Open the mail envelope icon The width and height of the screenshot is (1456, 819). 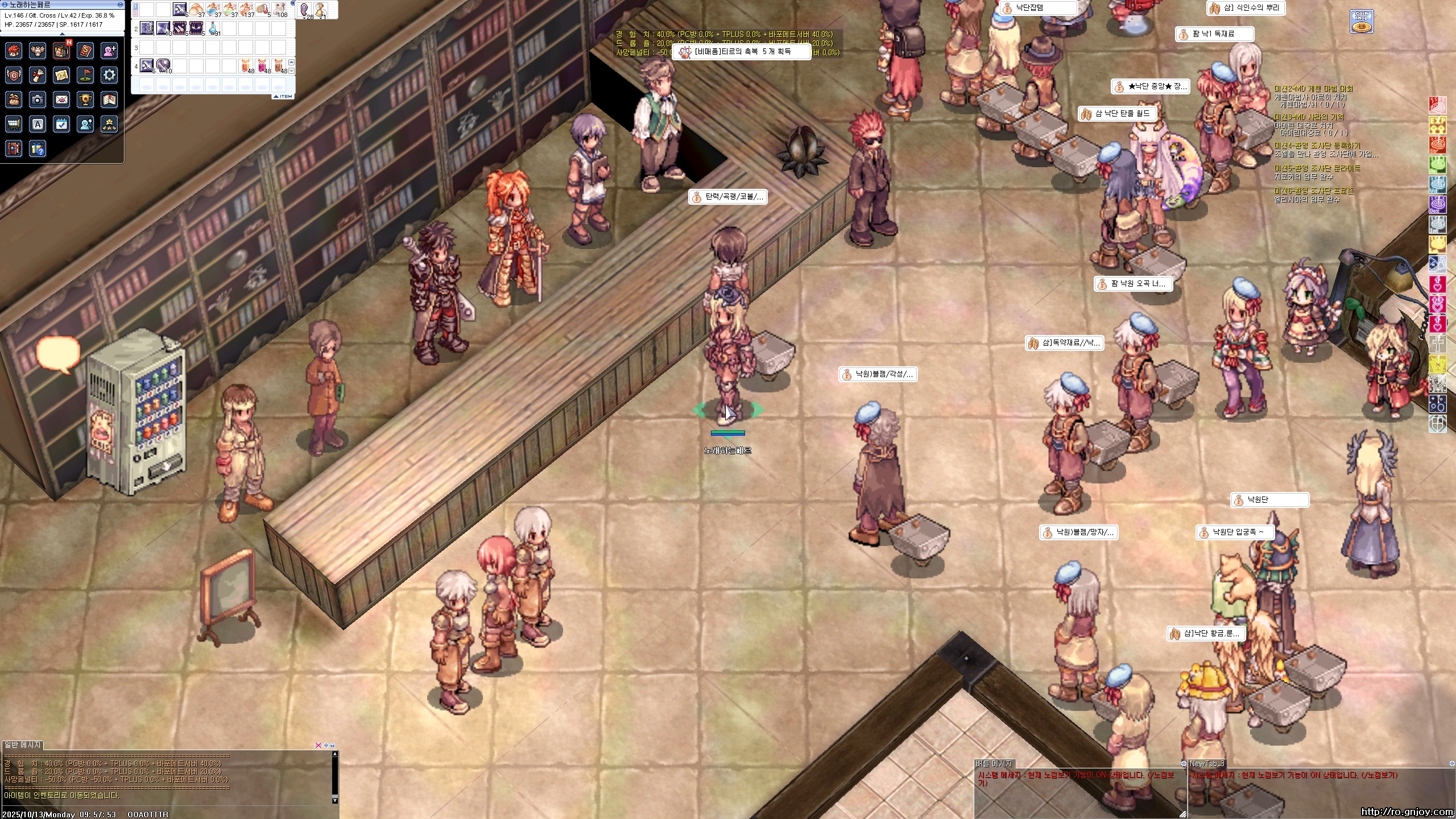61,100
